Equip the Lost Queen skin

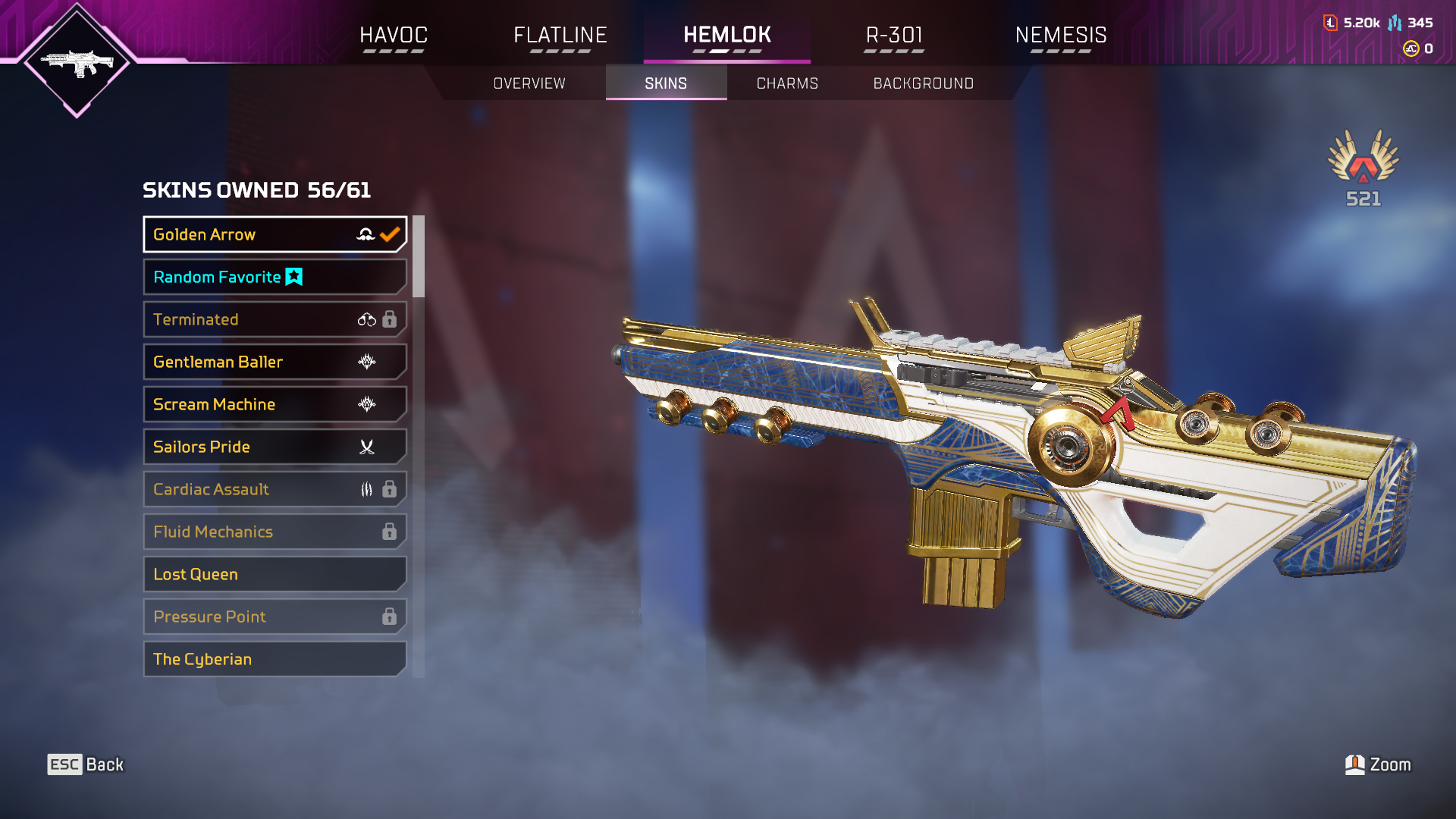pos(275,574)
